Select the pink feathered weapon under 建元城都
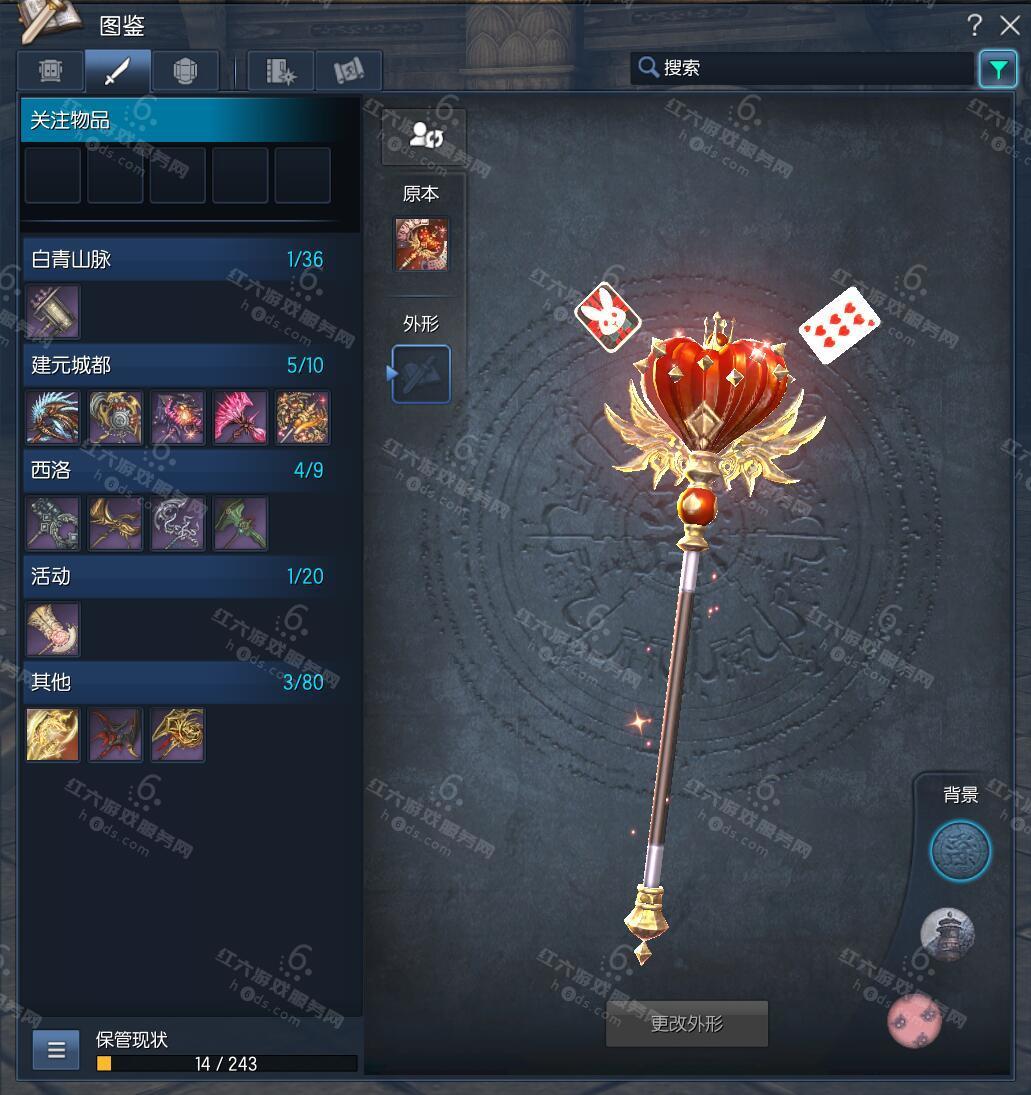Image resolution: width=1031 pixels, height=1095 pixels. click(240, 418)
